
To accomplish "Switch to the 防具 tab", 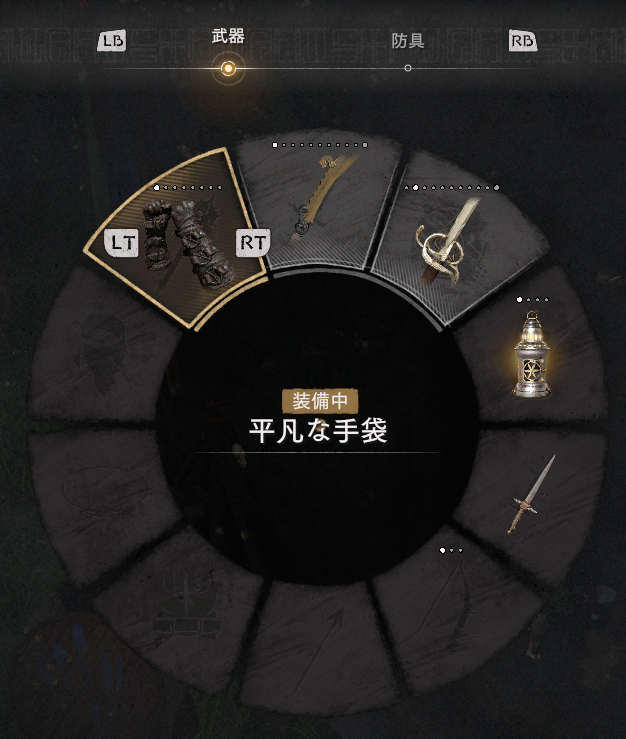I will coord(408,43).
